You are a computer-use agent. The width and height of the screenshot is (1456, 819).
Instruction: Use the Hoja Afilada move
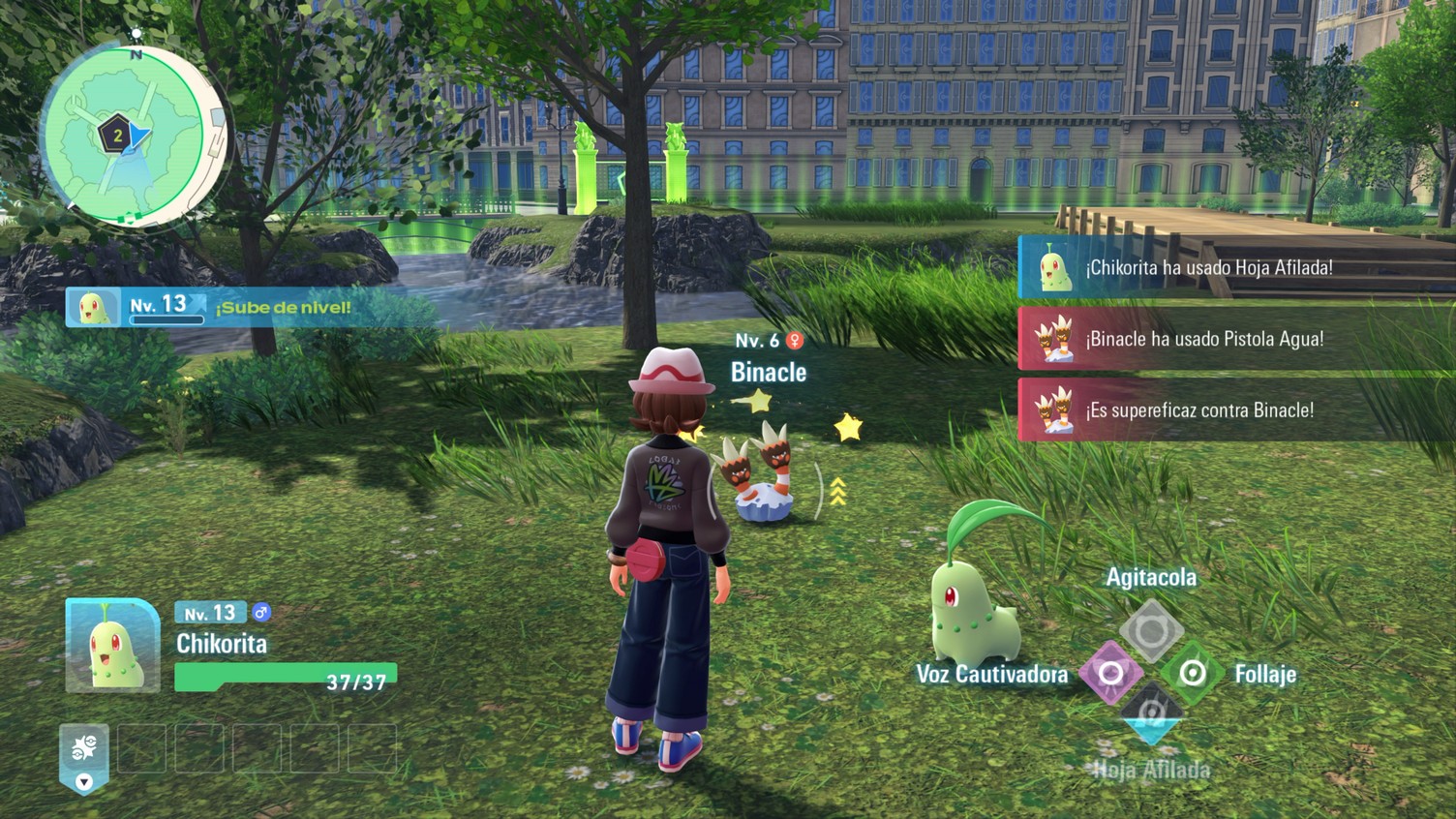click(1151, 715)
